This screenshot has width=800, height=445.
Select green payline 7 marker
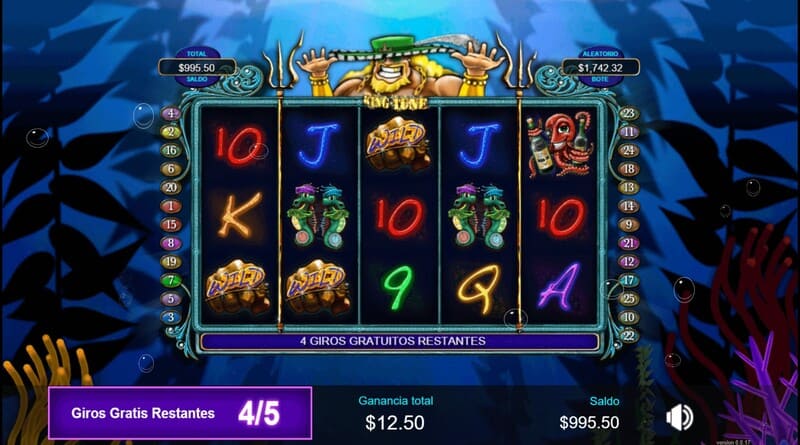click(x=171, y=280)
